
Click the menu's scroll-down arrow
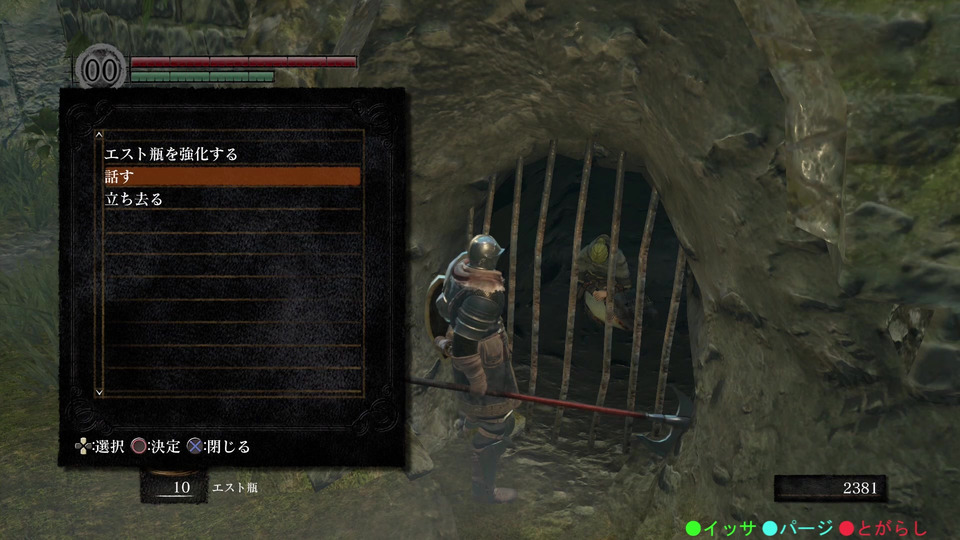[98, 391]
